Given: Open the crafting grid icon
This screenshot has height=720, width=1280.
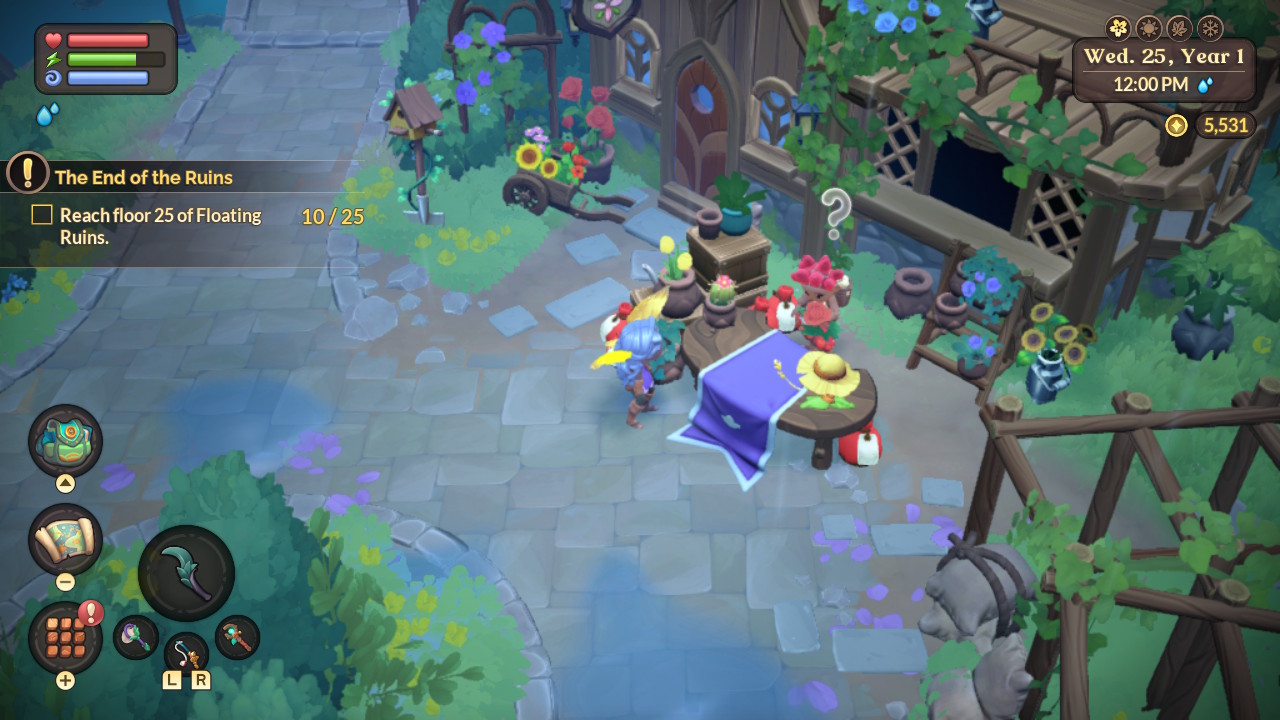Looking at the screenshot, I should (x=63, y=637).
